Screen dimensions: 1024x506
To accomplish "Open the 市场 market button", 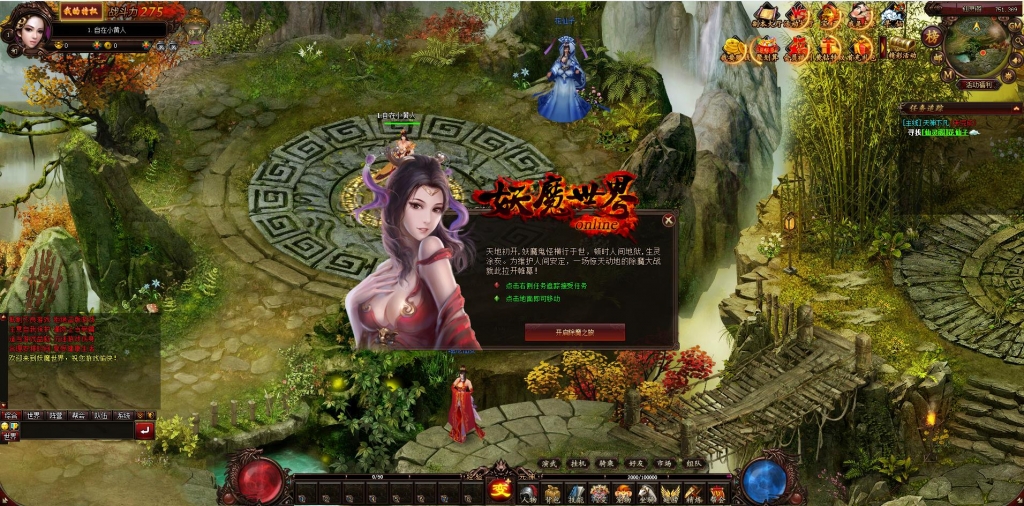I will (x=664, y=464).
